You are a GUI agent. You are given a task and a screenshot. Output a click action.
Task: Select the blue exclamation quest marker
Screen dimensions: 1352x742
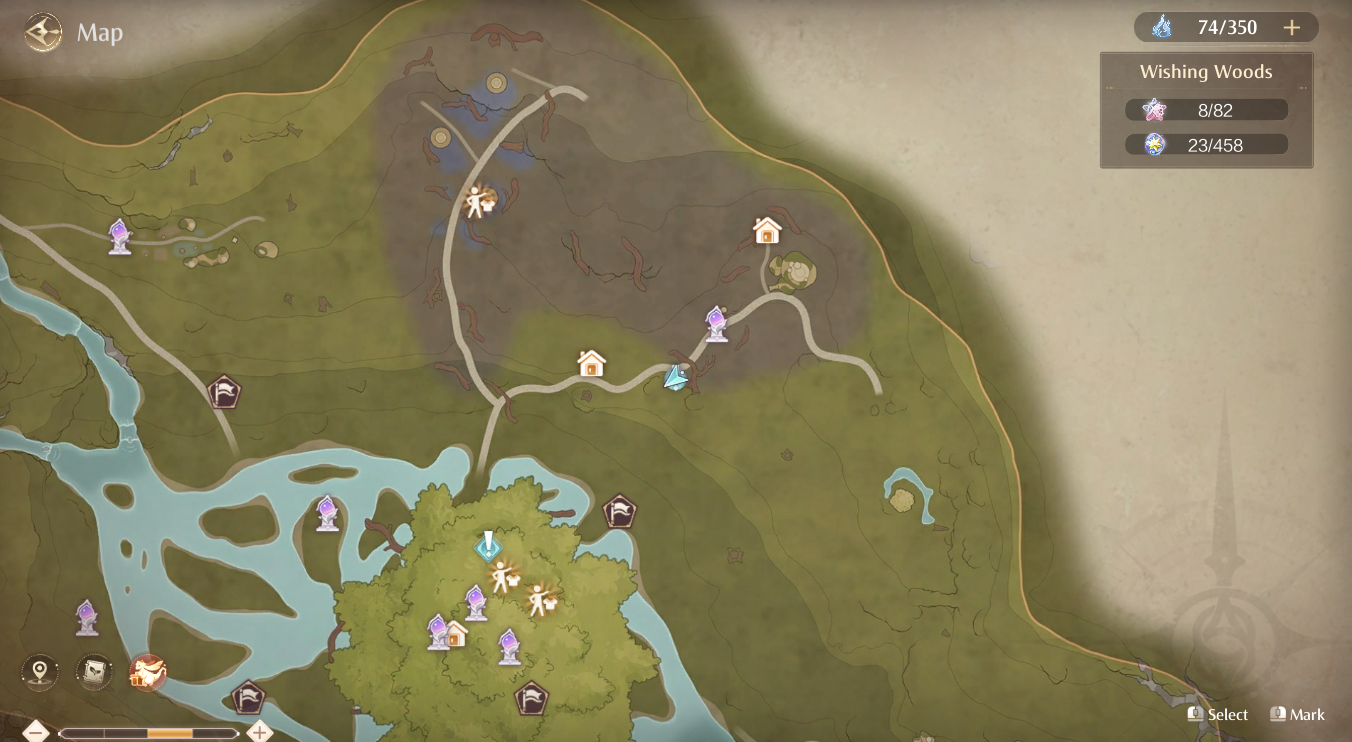point(487,545)
